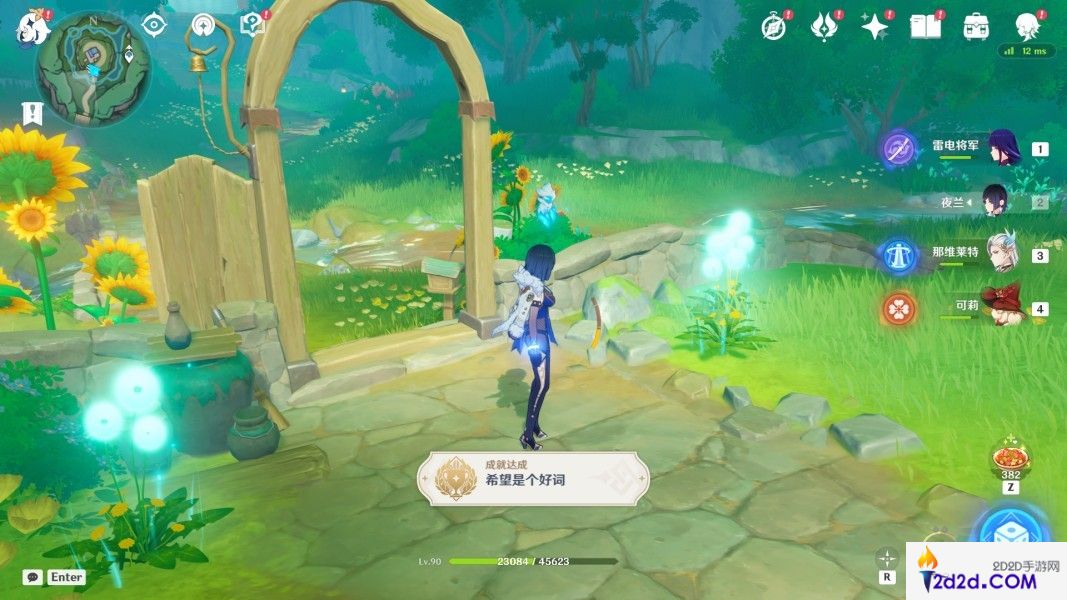Switch to party member 那维莱特

coord(1000,255)
